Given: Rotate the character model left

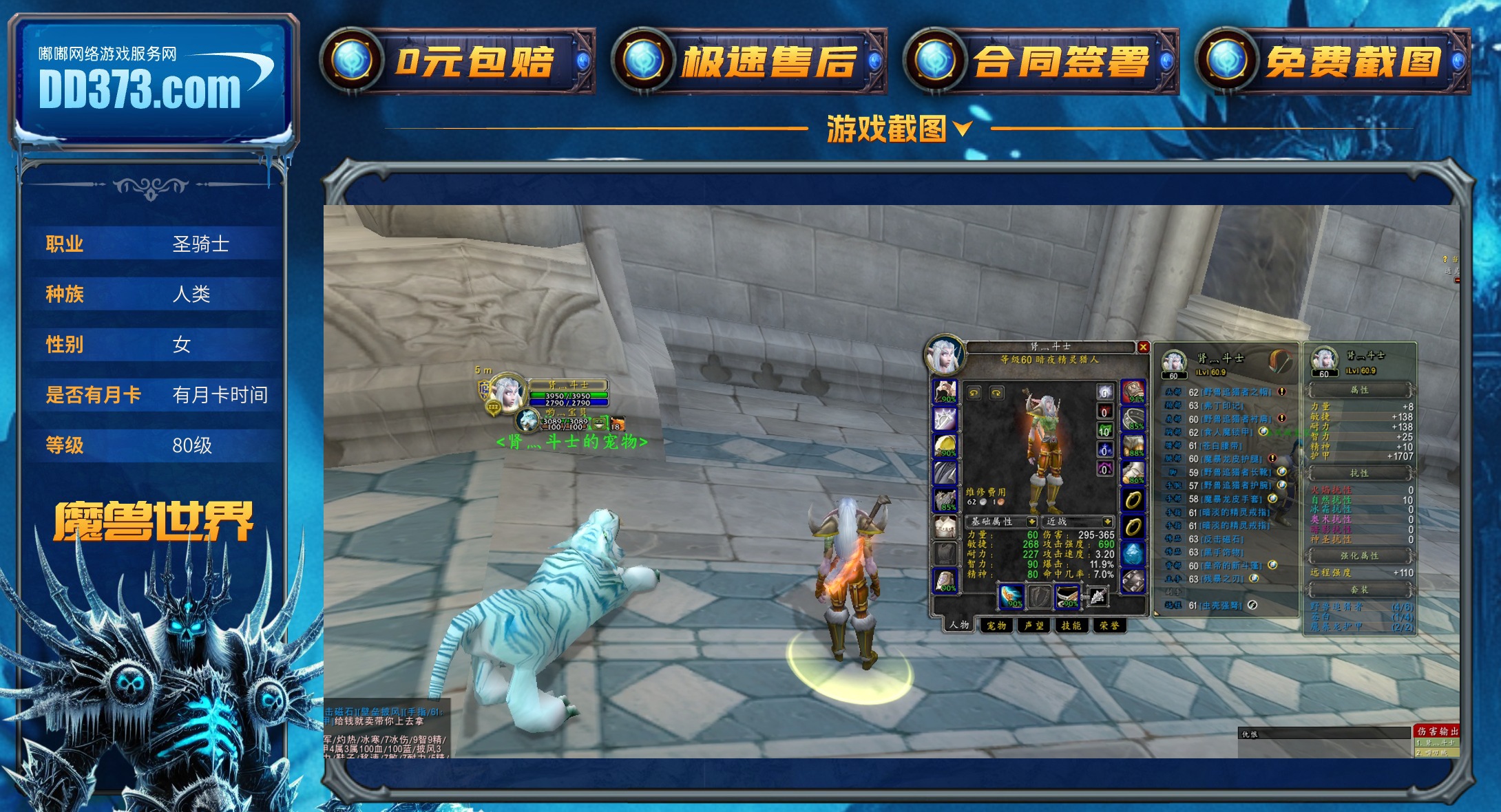Looking at the screenshot, I should coord(974,393).
